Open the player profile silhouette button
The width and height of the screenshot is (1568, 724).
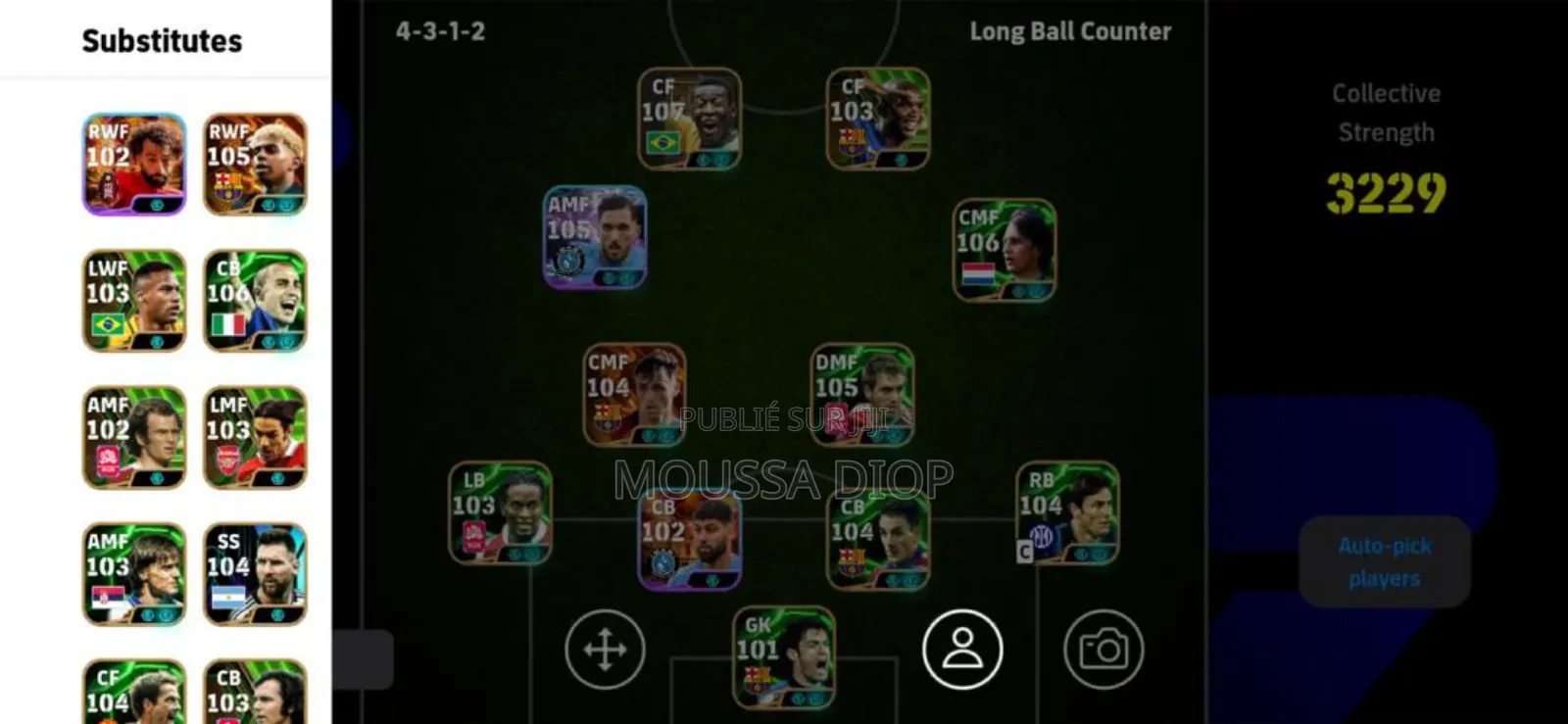coord(962,650)
